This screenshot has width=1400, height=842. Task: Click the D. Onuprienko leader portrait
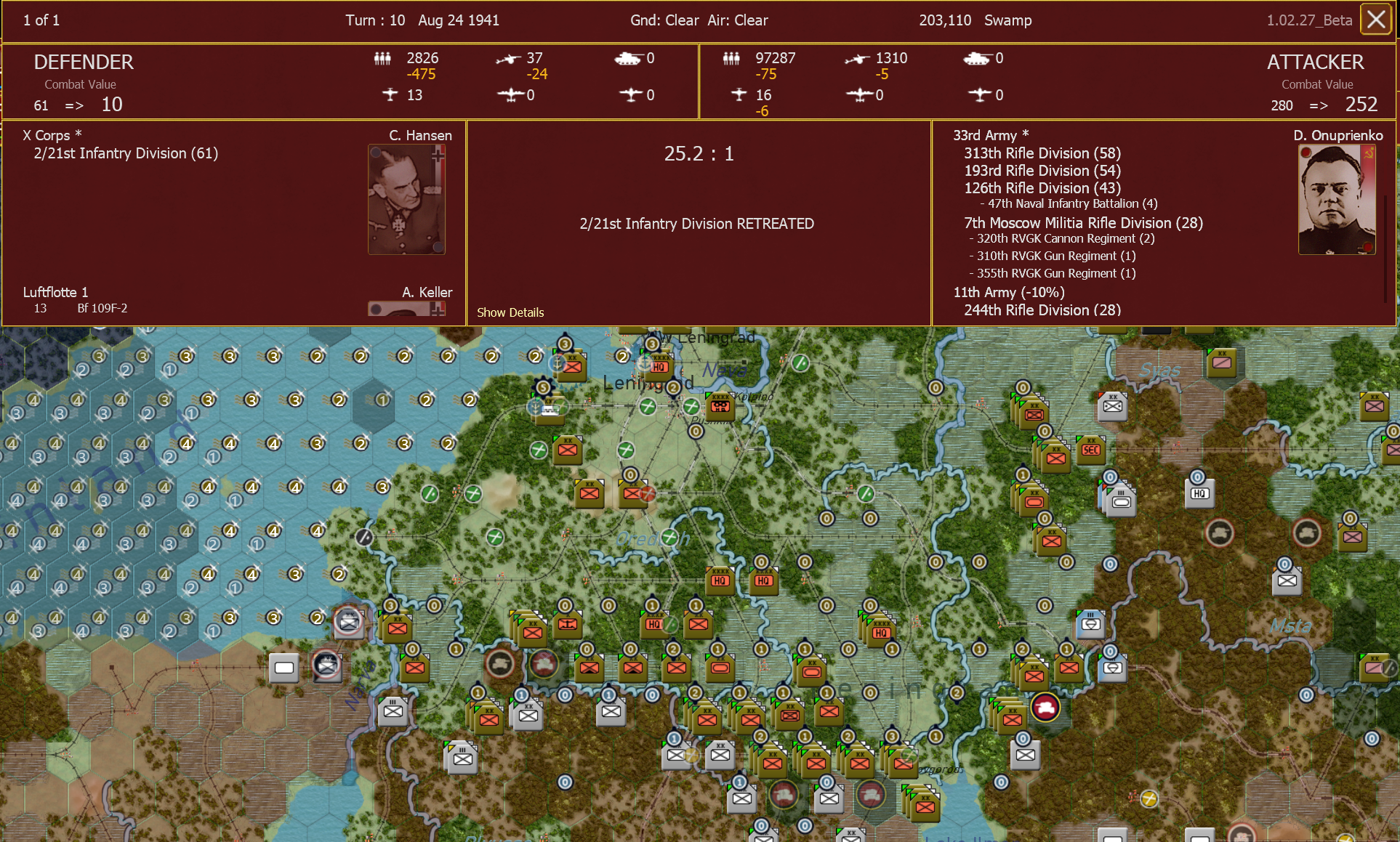coord(1337,198)
